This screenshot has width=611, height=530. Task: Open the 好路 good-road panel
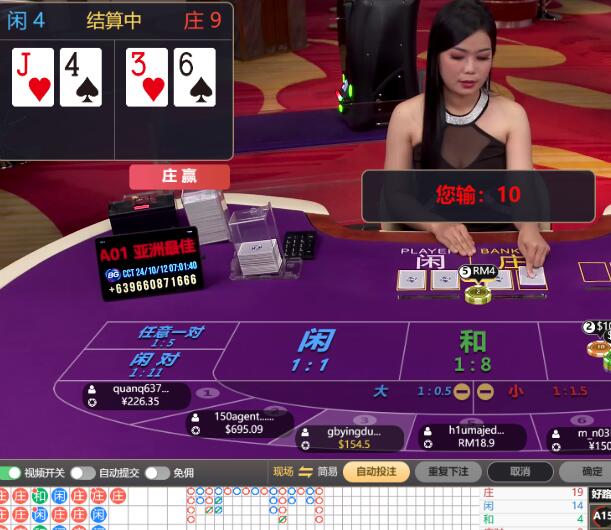pyautogui.click(x=600, y=493)
